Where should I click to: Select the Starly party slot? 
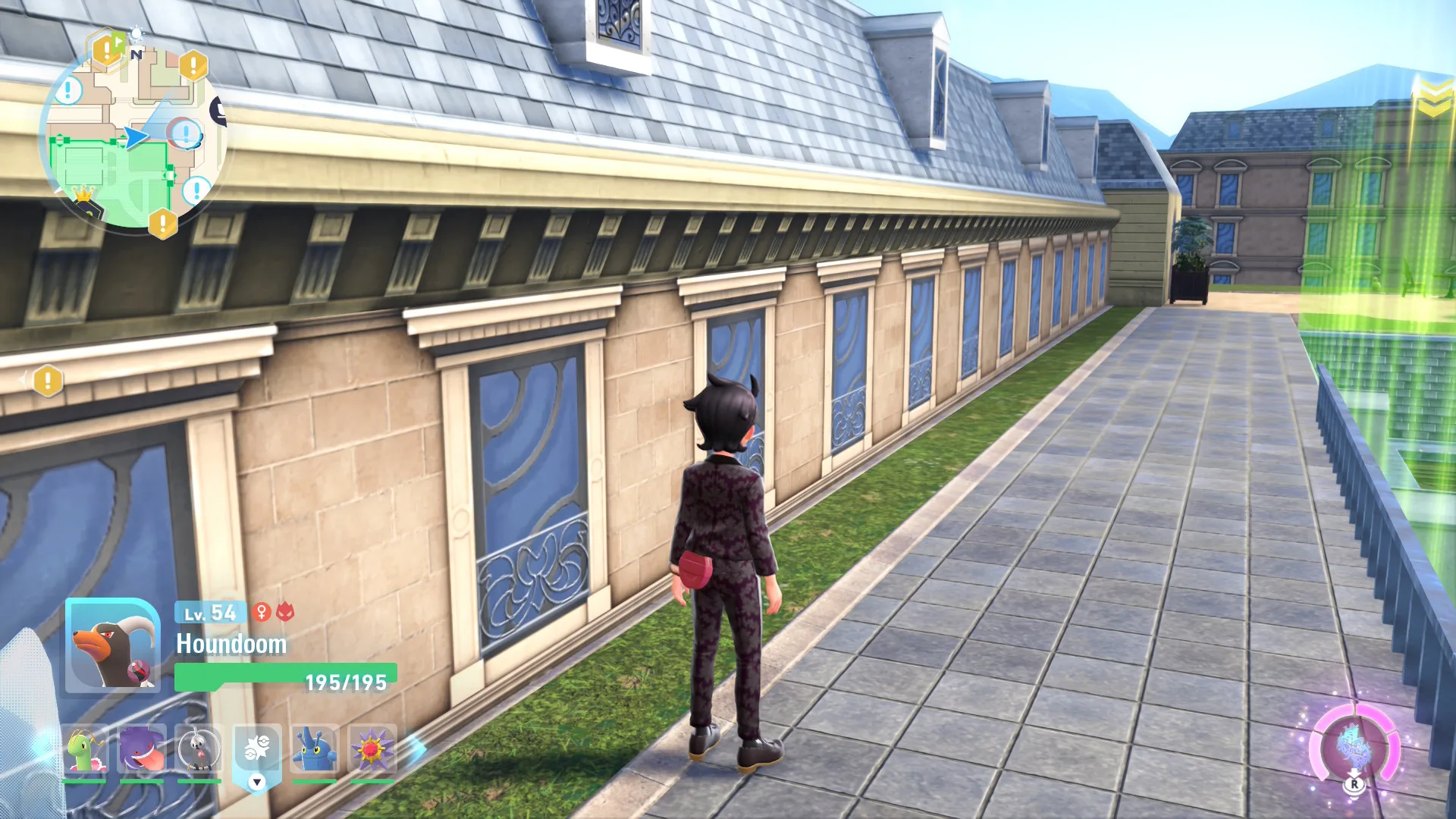coord(199,749)
